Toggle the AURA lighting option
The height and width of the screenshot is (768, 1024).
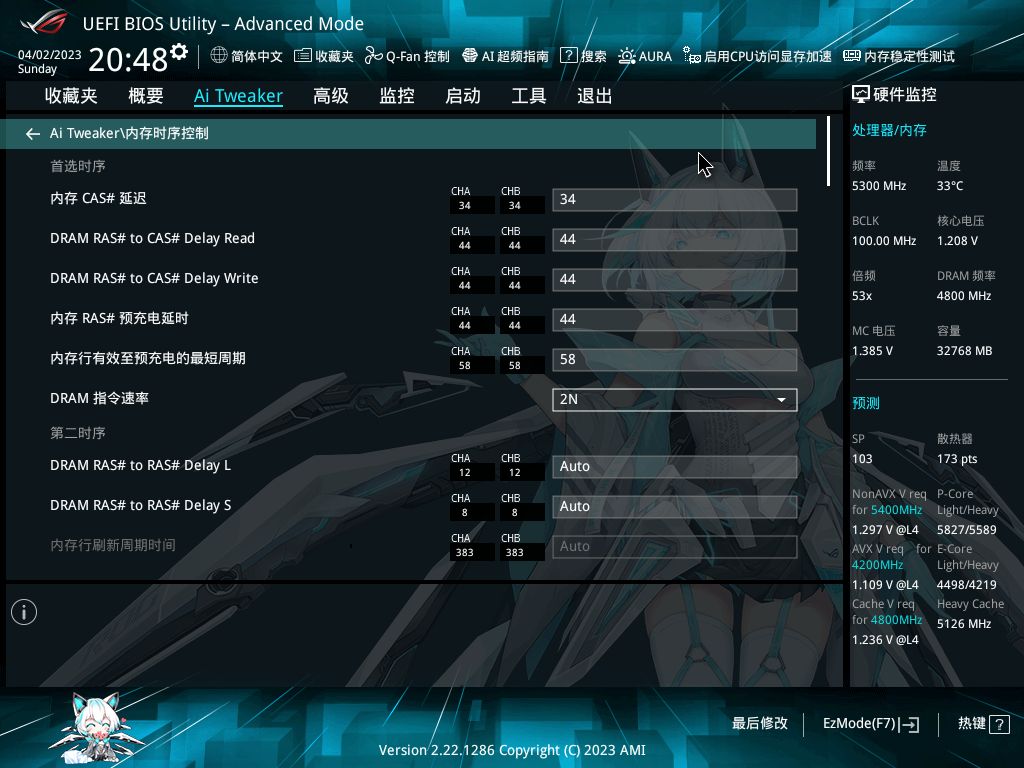[x=645, y=56]
